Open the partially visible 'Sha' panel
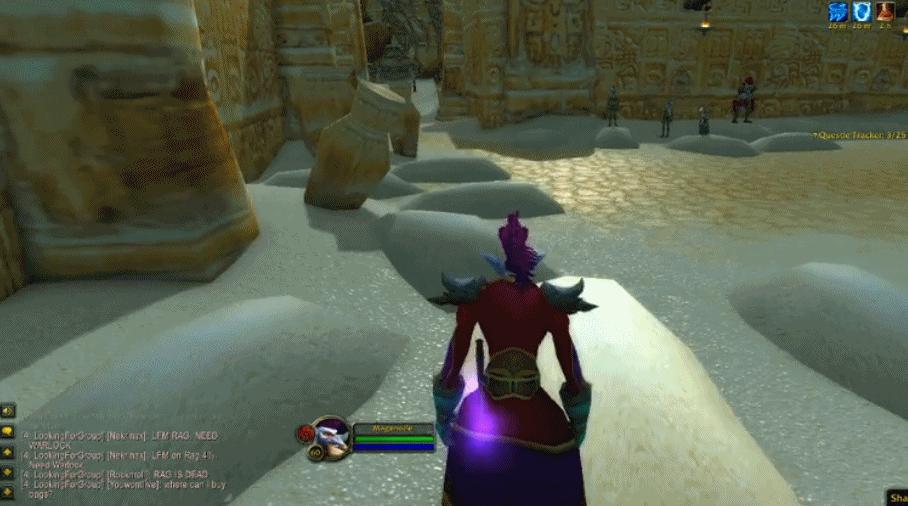Screen dimensions: 908x506 (x=896, y=496)
